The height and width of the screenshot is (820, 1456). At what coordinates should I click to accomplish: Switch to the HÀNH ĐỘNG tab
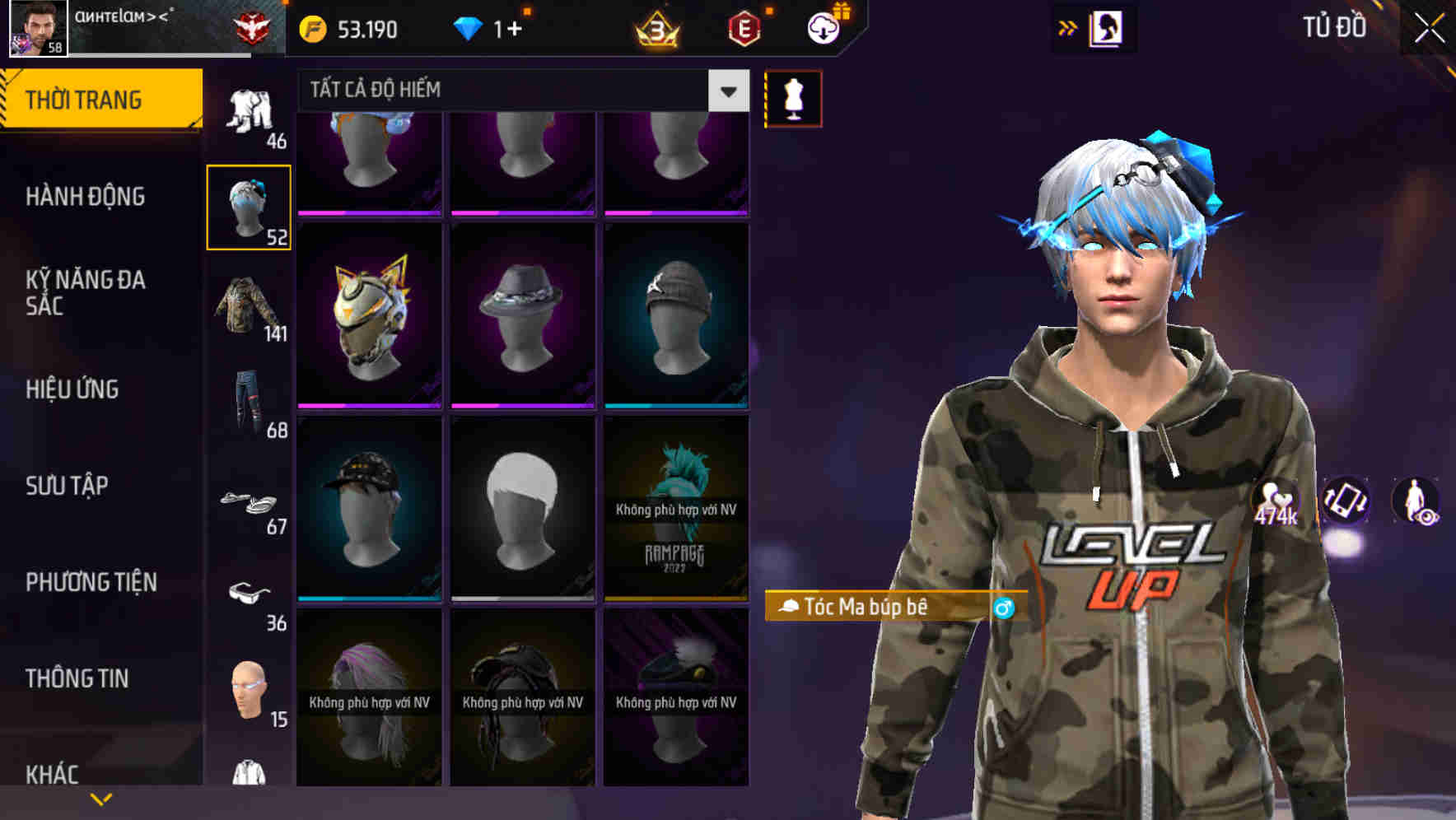(x=83, y=197)
